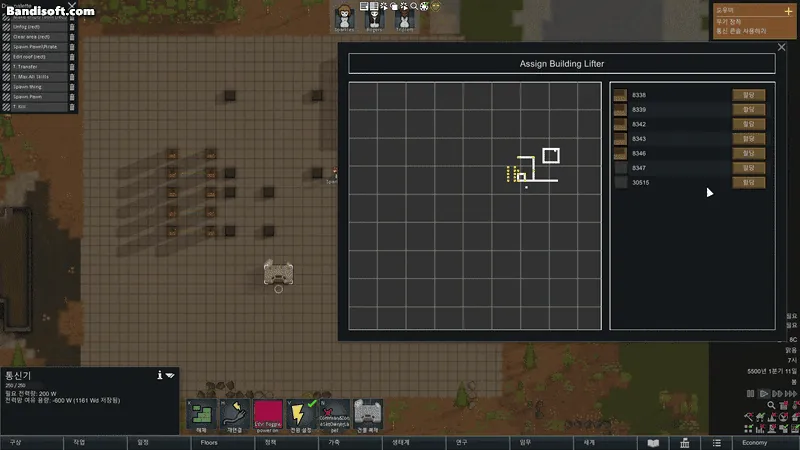
Task: Open the Floors tab in the bottom bar
Action: coord(209,442)
